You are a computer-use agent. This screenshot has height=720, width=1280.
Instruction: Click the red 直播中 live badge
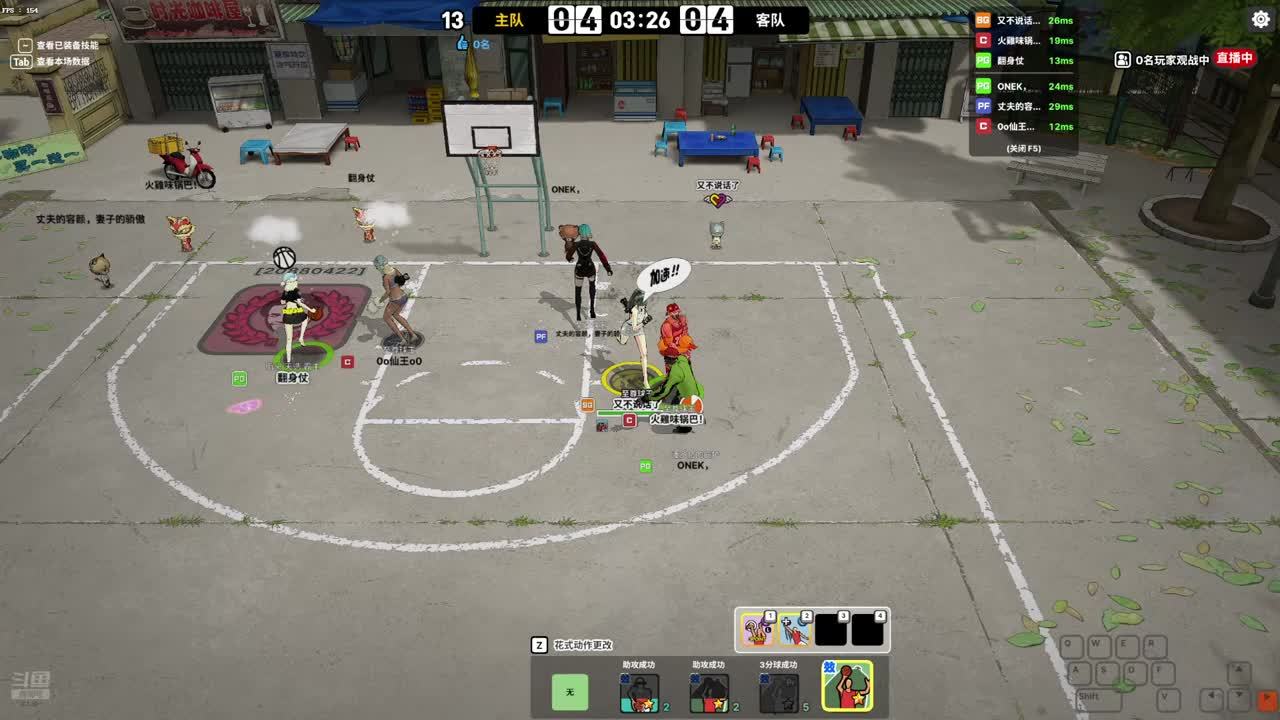click(1235, 59)
